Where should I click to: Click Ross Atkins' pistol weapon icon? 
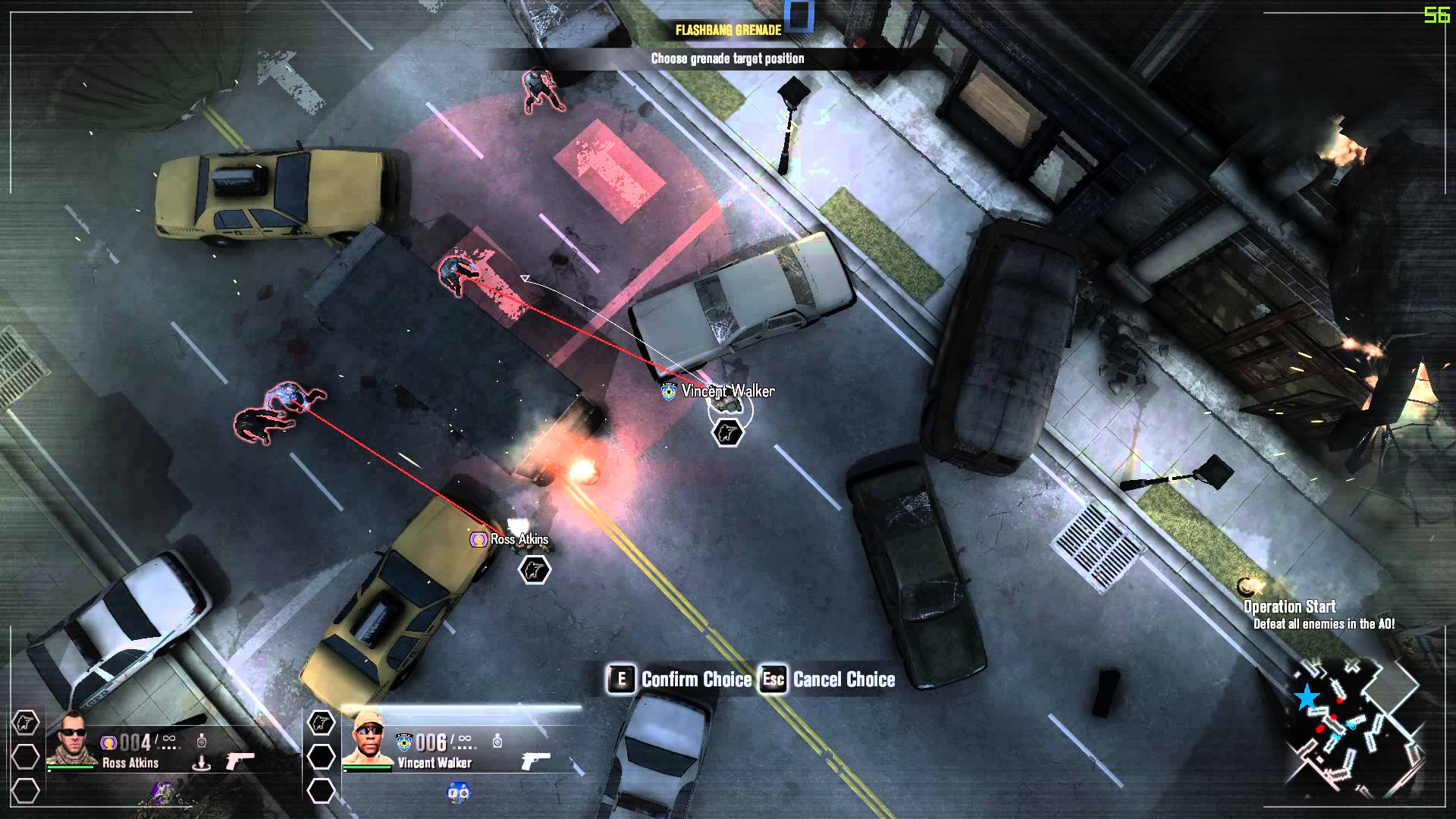click(x=240, y=761)
